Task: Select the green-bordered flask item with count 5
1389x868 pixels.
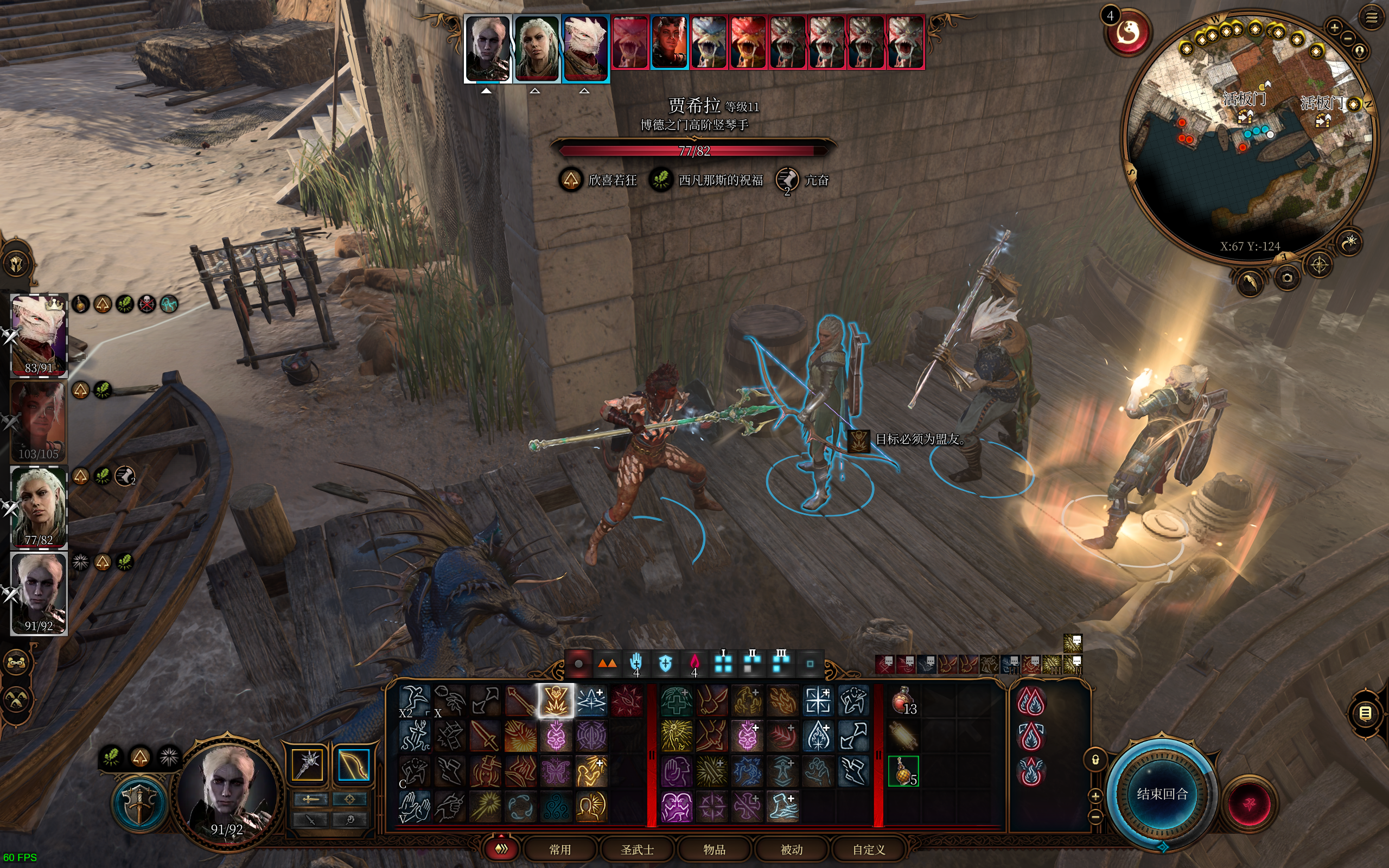Action: (903, 770)
